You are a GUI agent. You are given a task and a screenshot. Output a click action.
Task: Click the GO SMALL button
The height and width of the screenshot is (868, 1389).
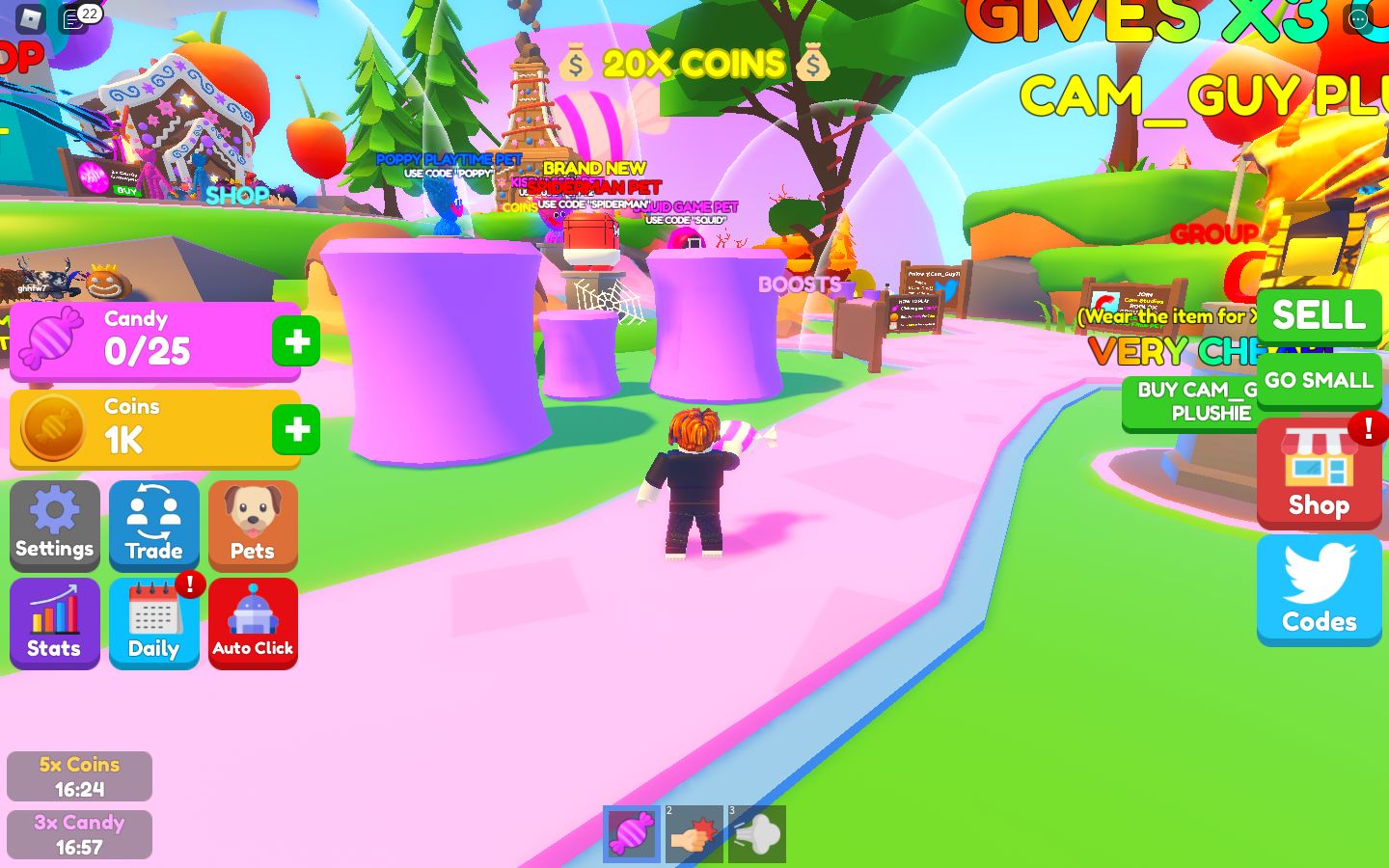tap(1319, 380)
